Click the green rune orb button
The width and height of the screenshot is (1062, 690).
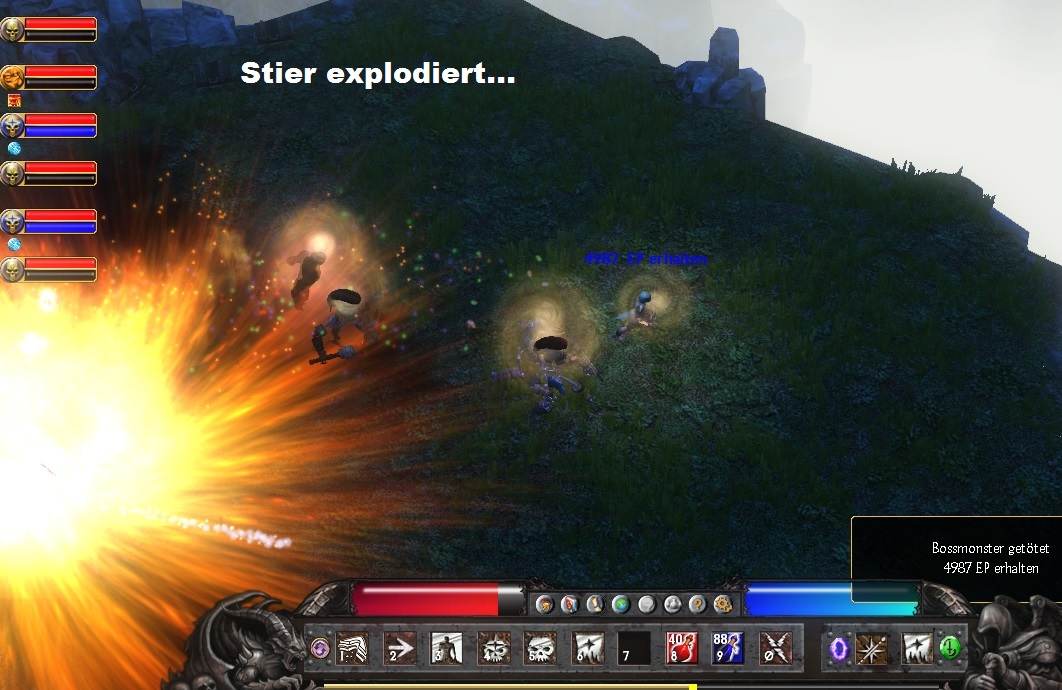tap(949, 648)
